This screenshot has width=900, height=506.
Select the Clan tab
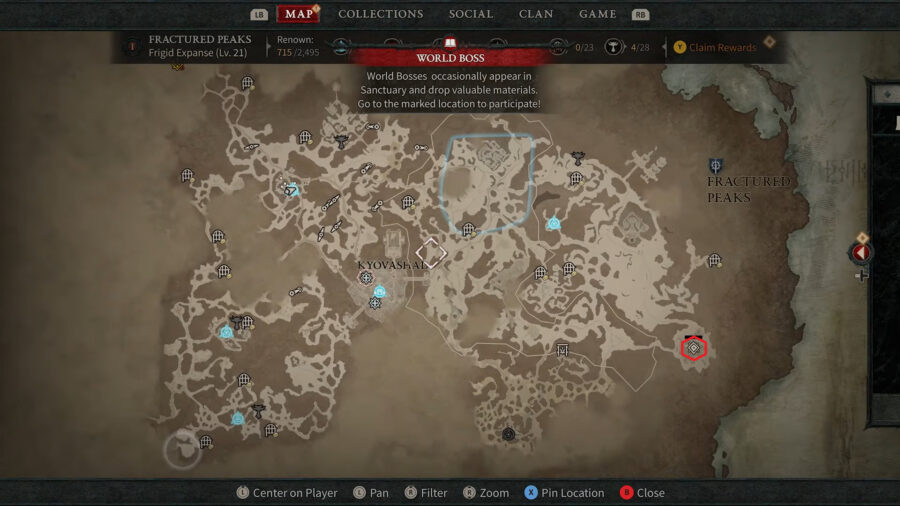[x=536, y=14]
